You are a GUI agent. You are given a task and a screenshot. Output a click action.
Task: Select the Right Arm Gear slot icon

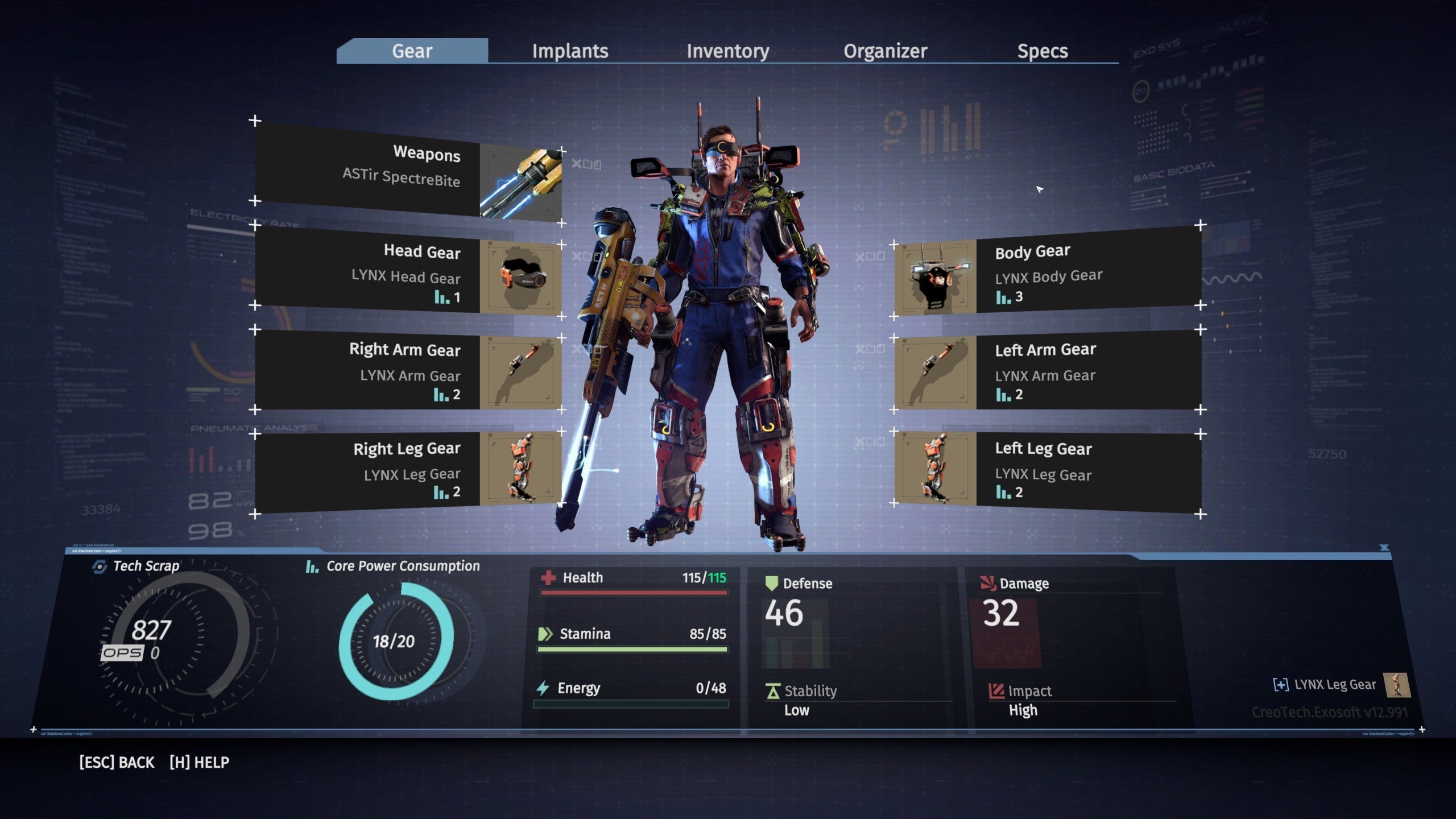[520, 373]
